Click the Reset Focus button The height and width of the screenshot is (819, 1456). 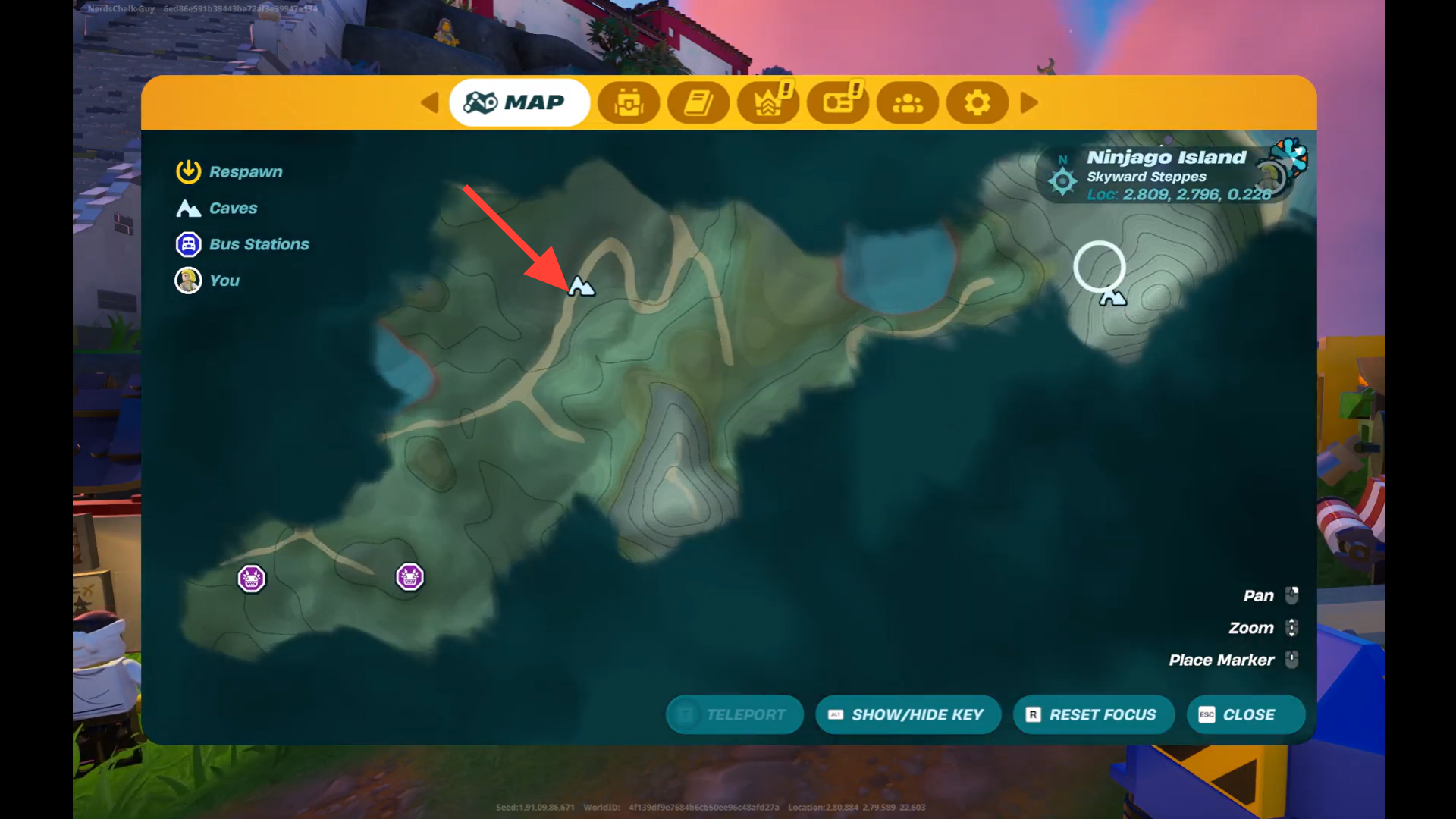pyautogui.click(x=1094, y=714)
